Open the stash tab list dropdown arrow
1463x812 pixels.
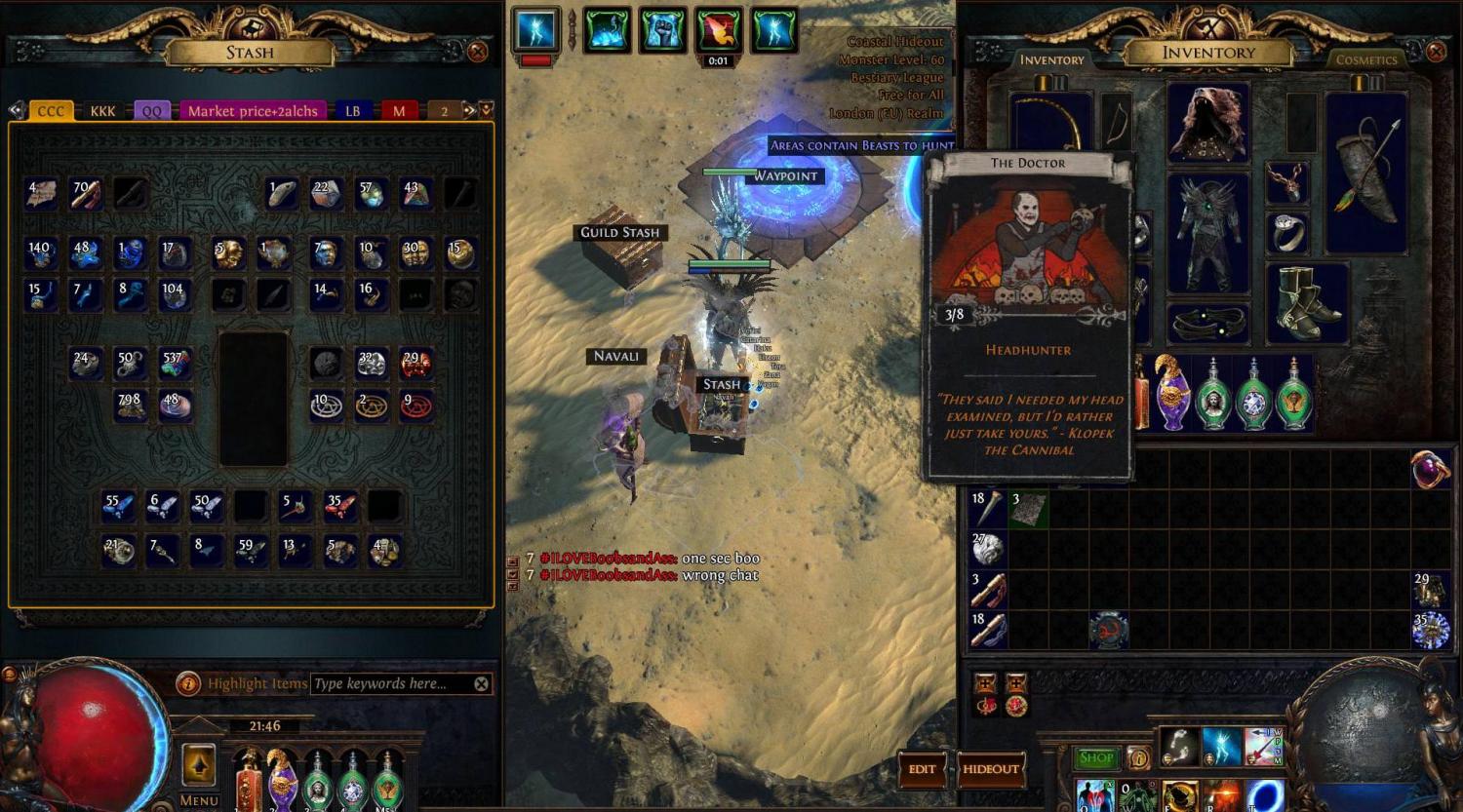click(x=486, y=110)
